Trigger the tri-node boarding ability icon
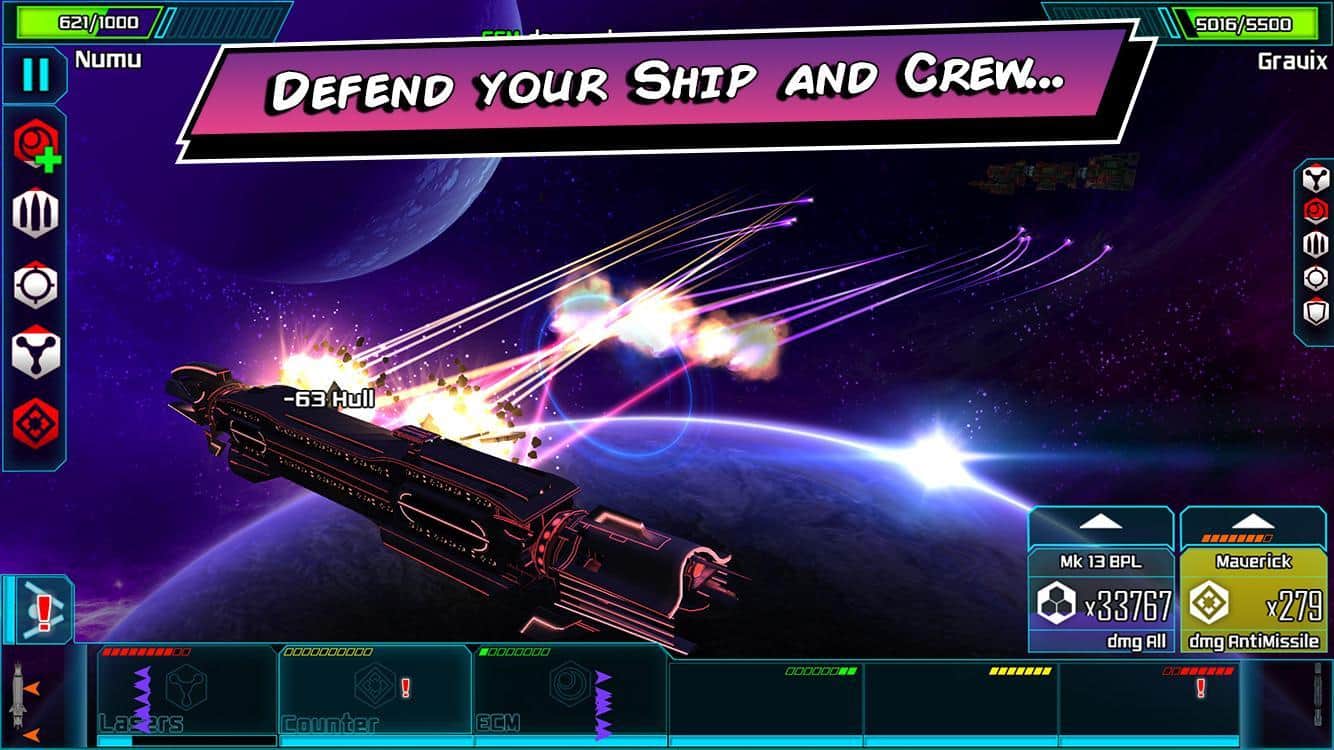 (33, 352)
